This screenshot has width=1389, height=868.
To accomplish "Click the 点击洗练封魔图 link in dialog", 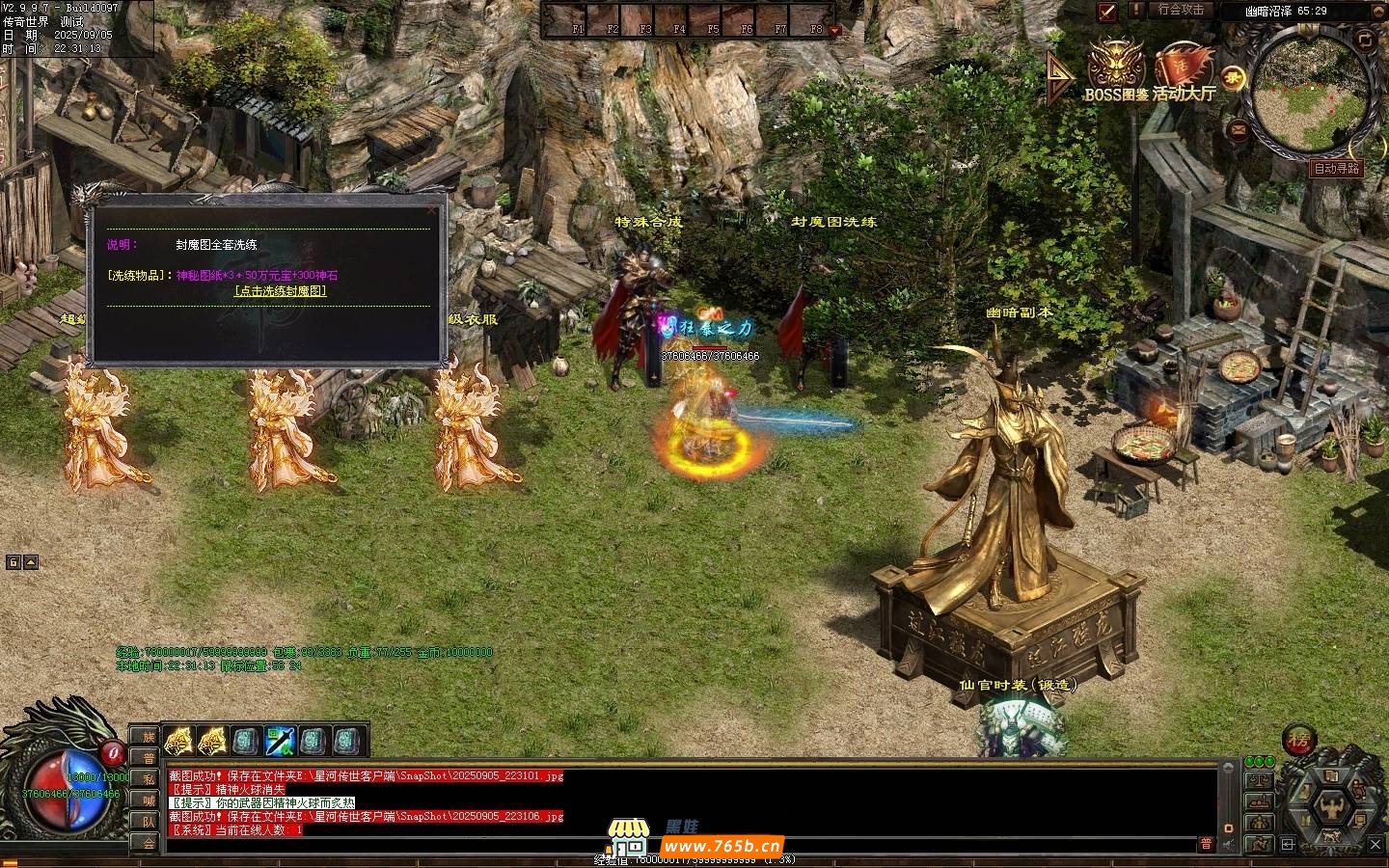I will tap(281, 290).
